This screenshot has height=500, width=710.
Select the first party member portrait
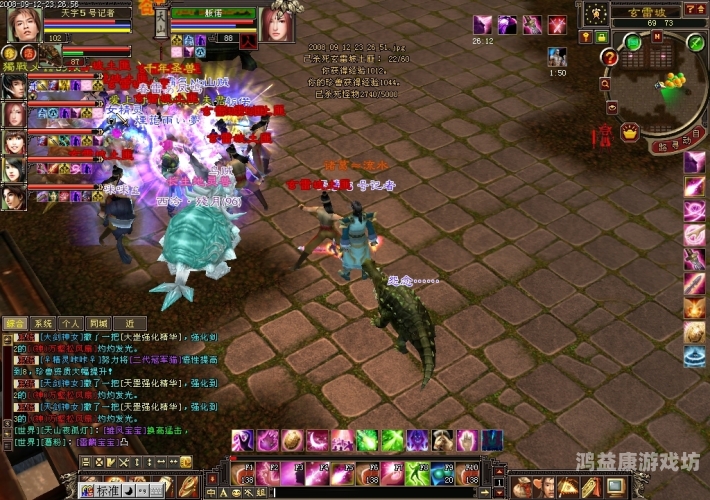tap(13, 86)
